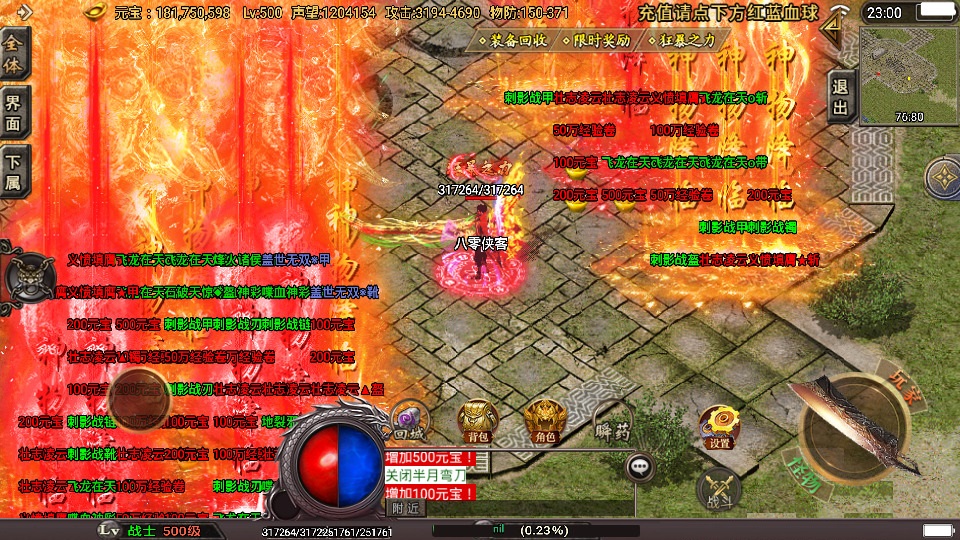Open the 背包 backpack
The width and height of the screenshot is (960, 540).
point(476,422)
